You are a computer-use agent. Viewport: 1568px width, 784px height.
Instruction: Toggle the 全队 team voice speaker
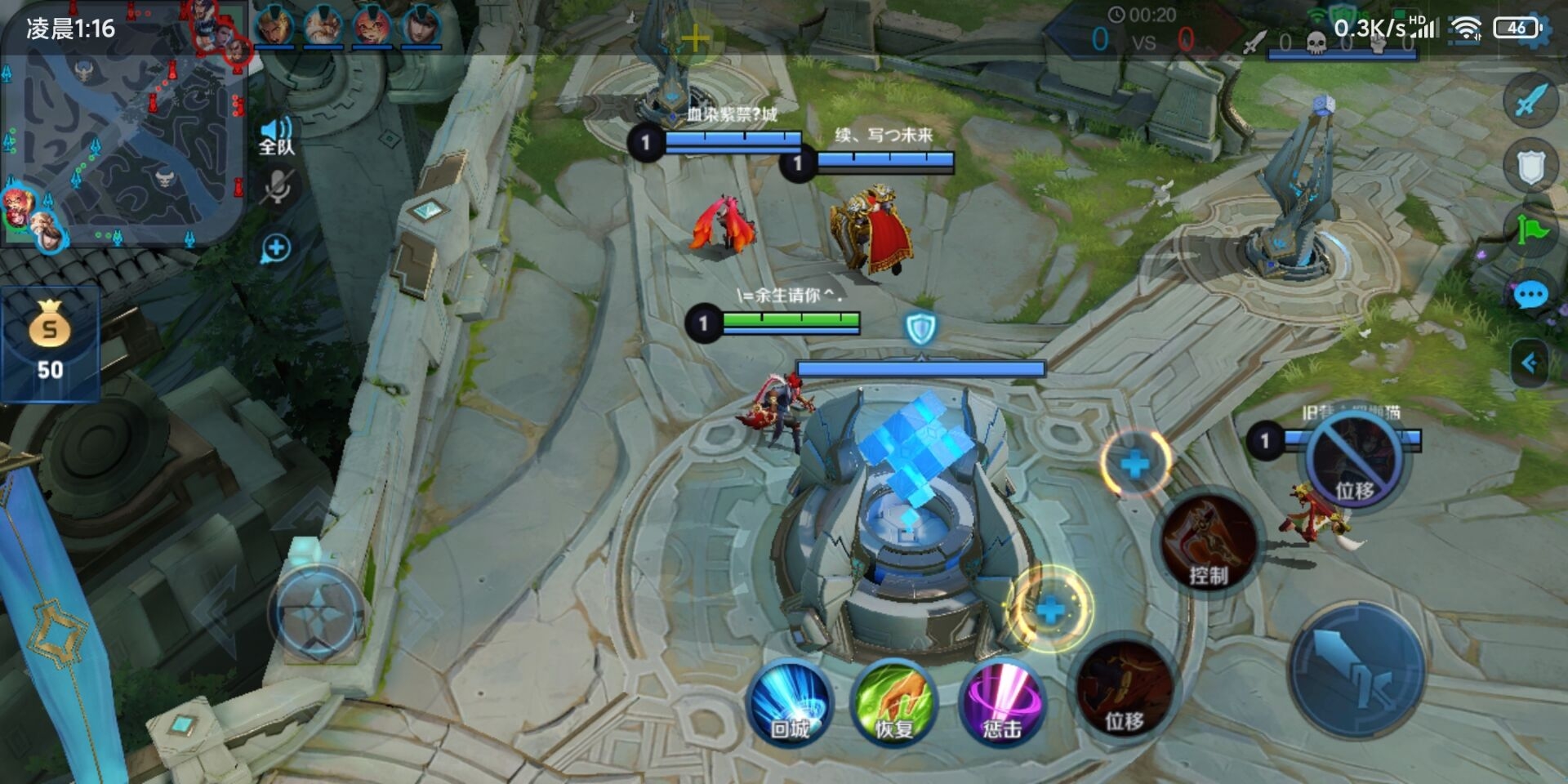pyautogui.click(x=276, y=136)
